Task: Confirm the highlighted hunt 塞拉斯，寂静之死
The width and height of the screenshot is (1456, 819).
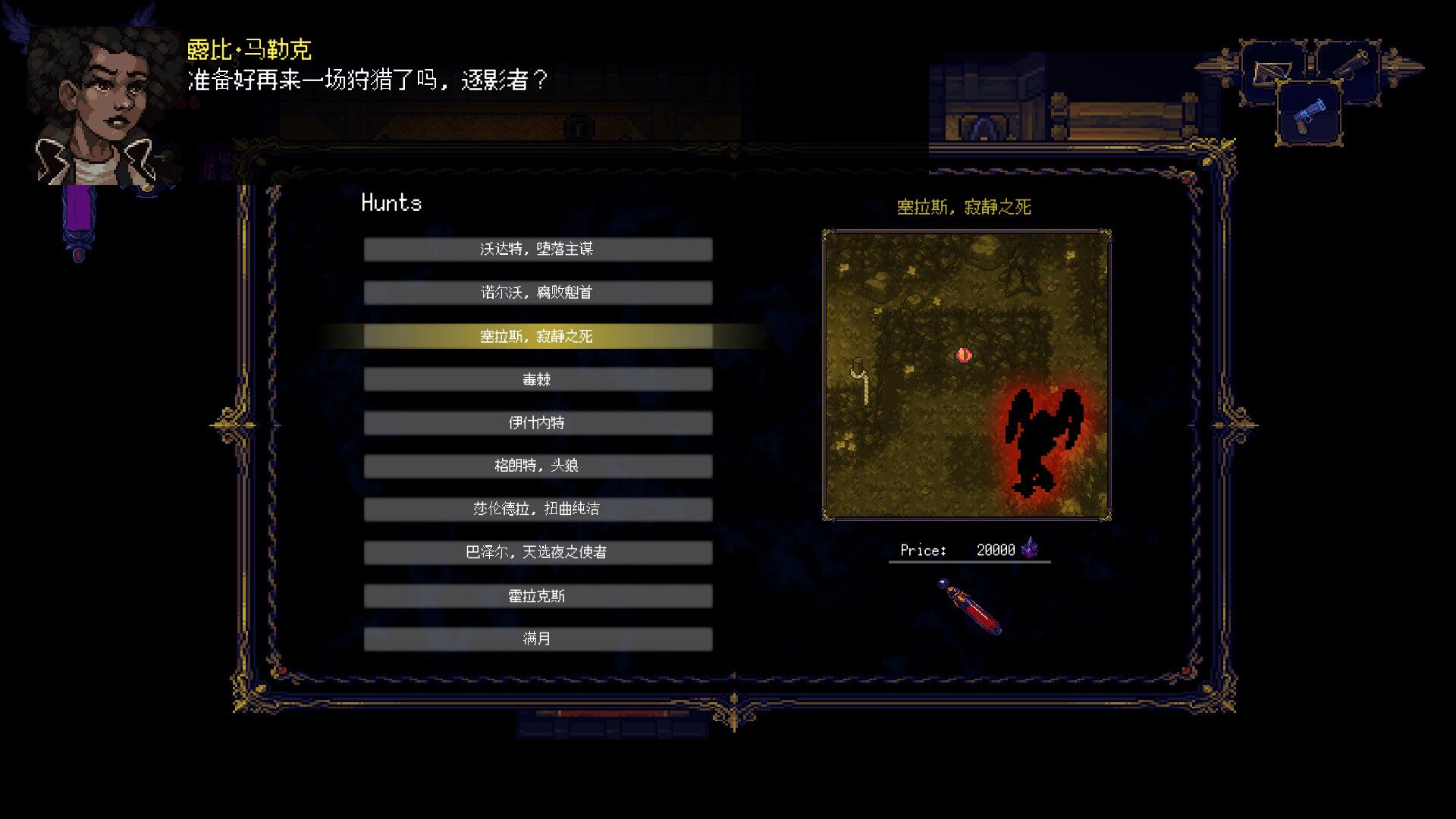Action: tap(538, 336)
